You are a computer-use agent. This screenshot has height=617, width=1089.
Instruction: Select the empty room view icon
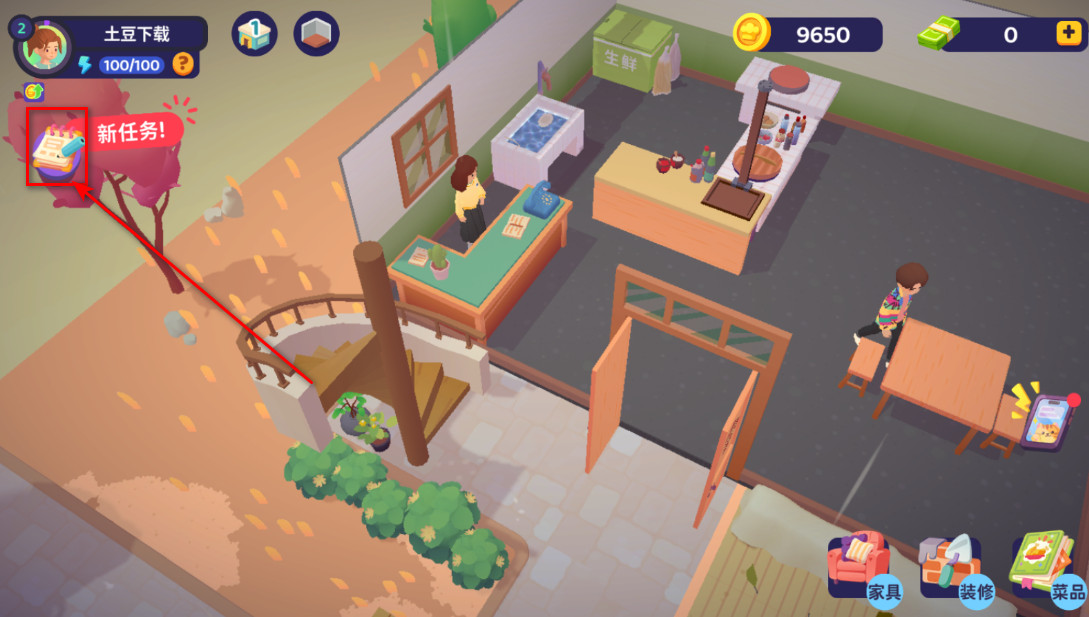click(316, 34)
